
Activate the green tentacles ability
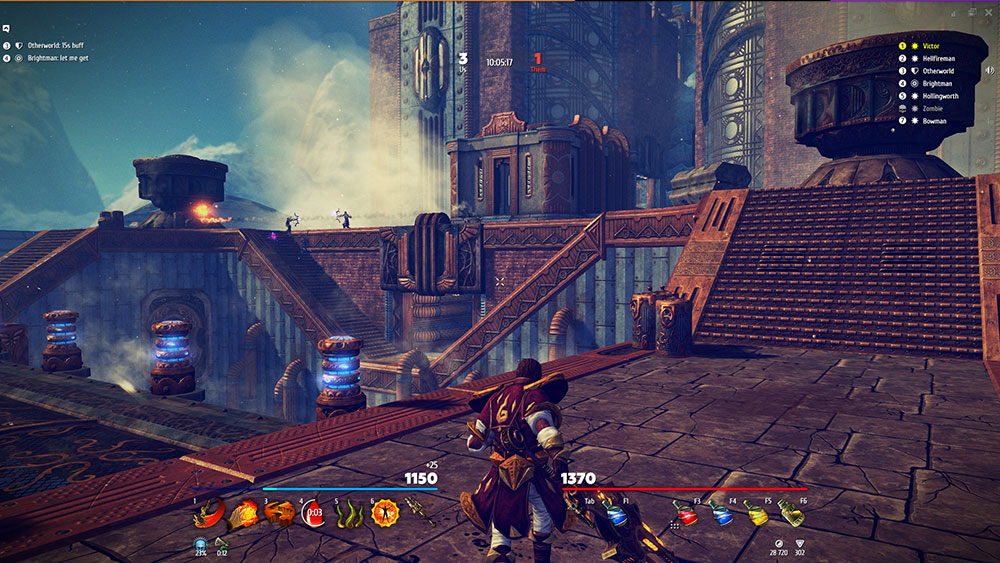pos(348,514)
